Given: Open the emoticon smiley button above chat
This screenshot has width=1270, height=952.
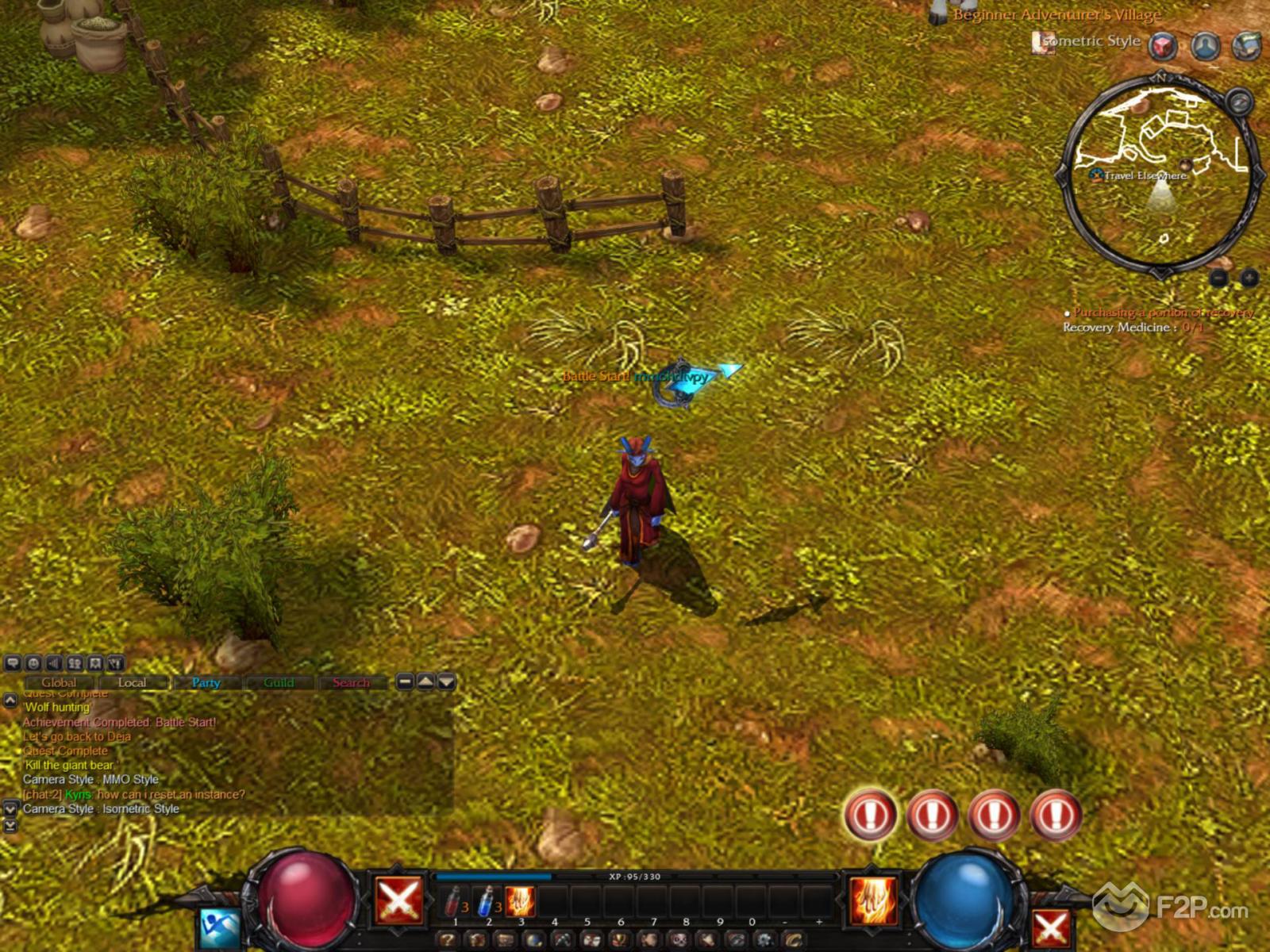Looking at the screenshot, I should pos(33,663).
